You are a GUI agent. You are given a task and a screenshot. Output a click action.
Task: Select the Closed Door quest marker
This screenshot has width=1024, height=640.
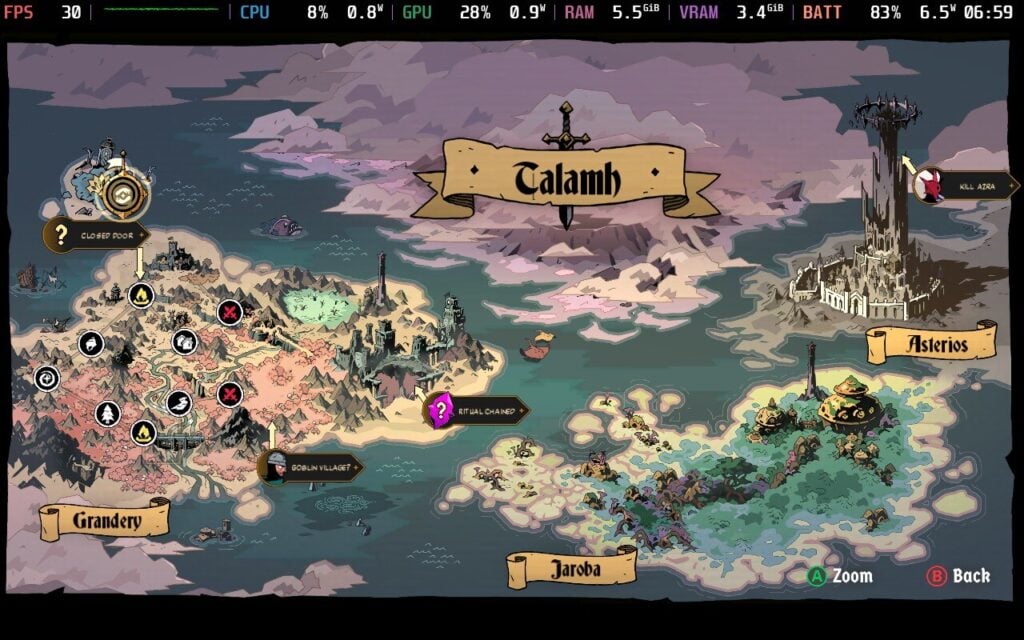(x=95, y=236)
